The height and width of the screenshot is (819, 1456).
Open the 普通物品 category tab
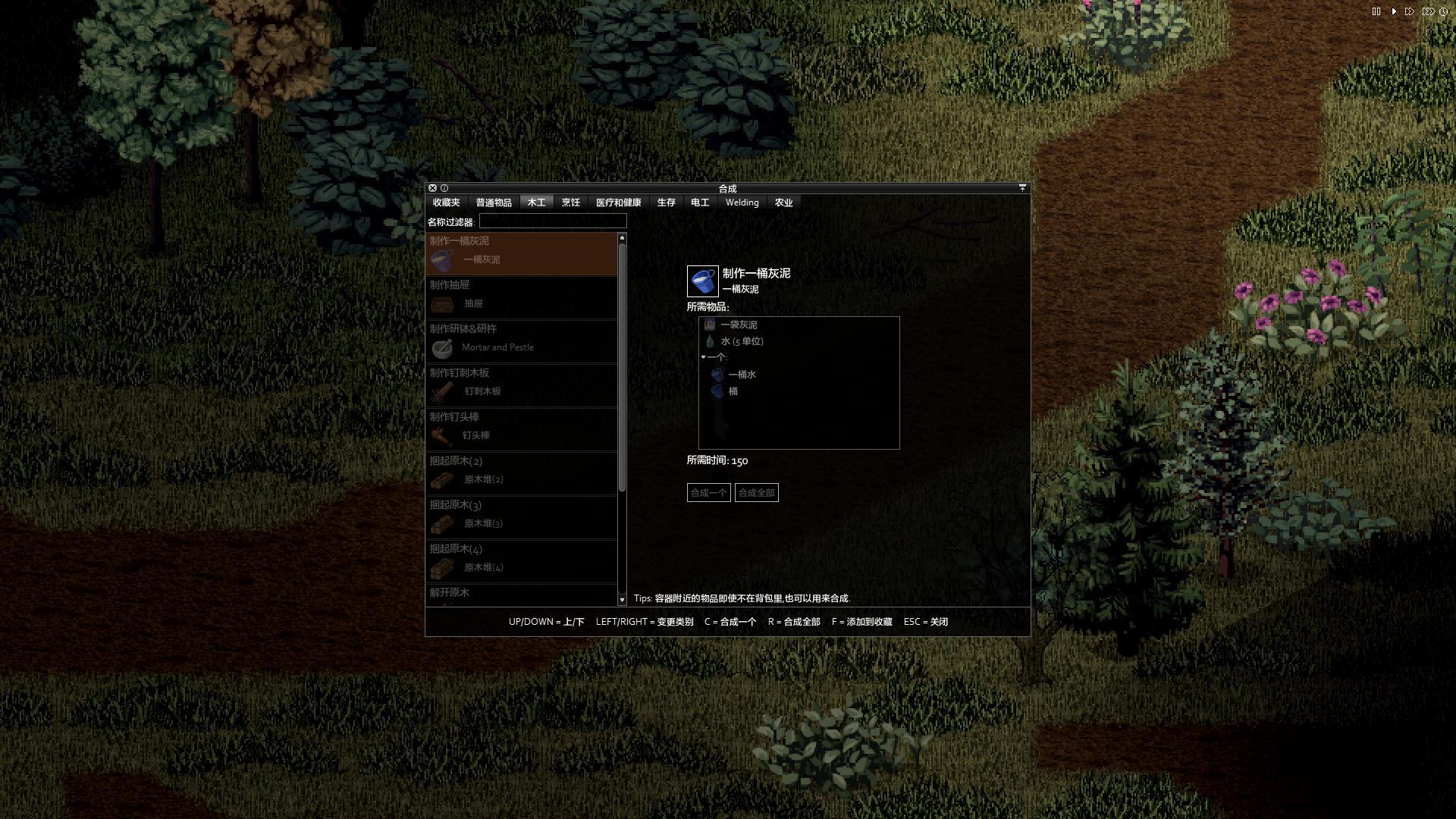(494, 202)
